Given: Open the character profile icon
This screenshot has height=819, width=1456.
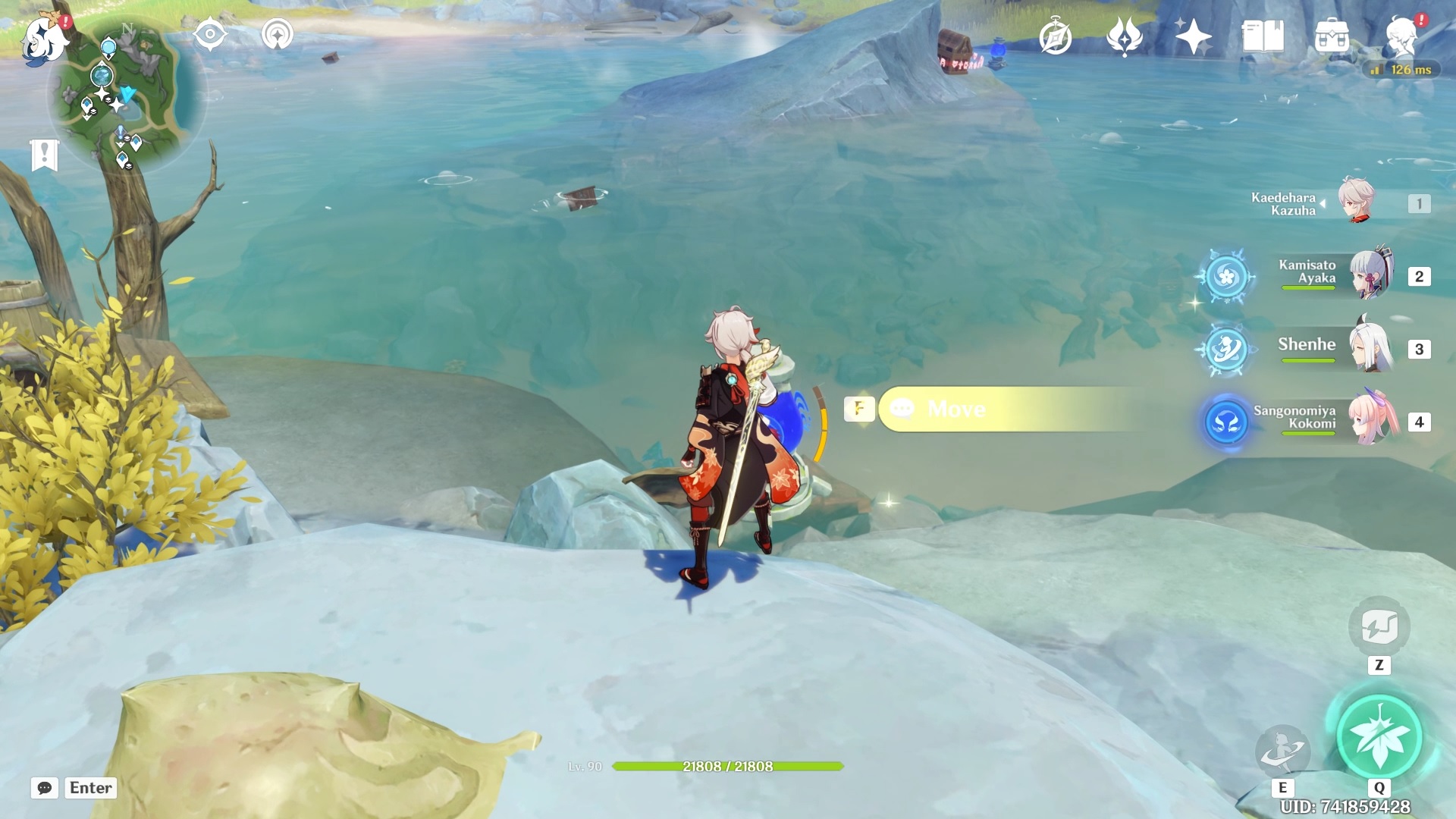Looking at the screenshot, I should point(1401,36).
